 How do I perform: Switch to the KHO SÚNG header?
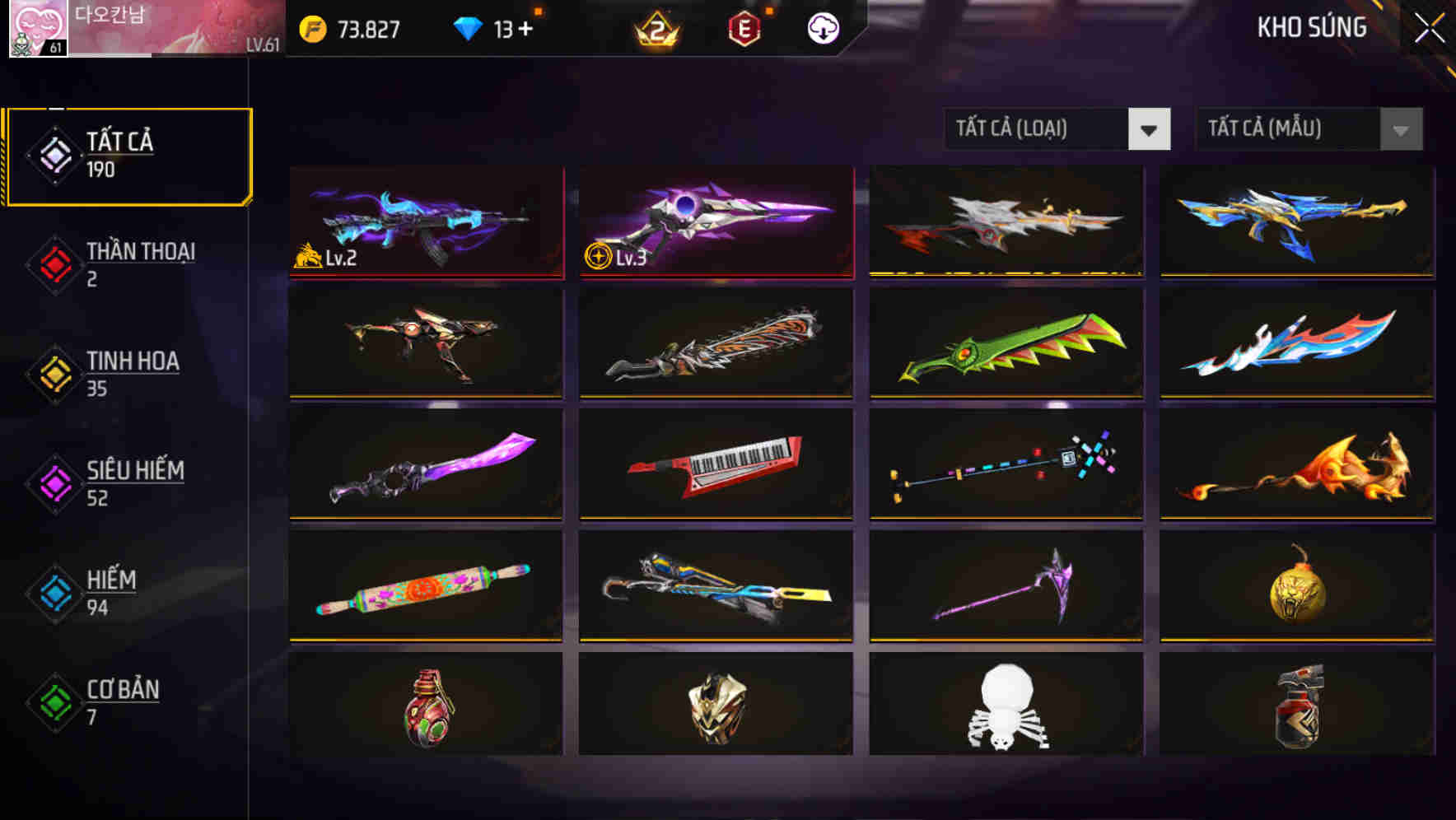click(x=1313, y=27)
